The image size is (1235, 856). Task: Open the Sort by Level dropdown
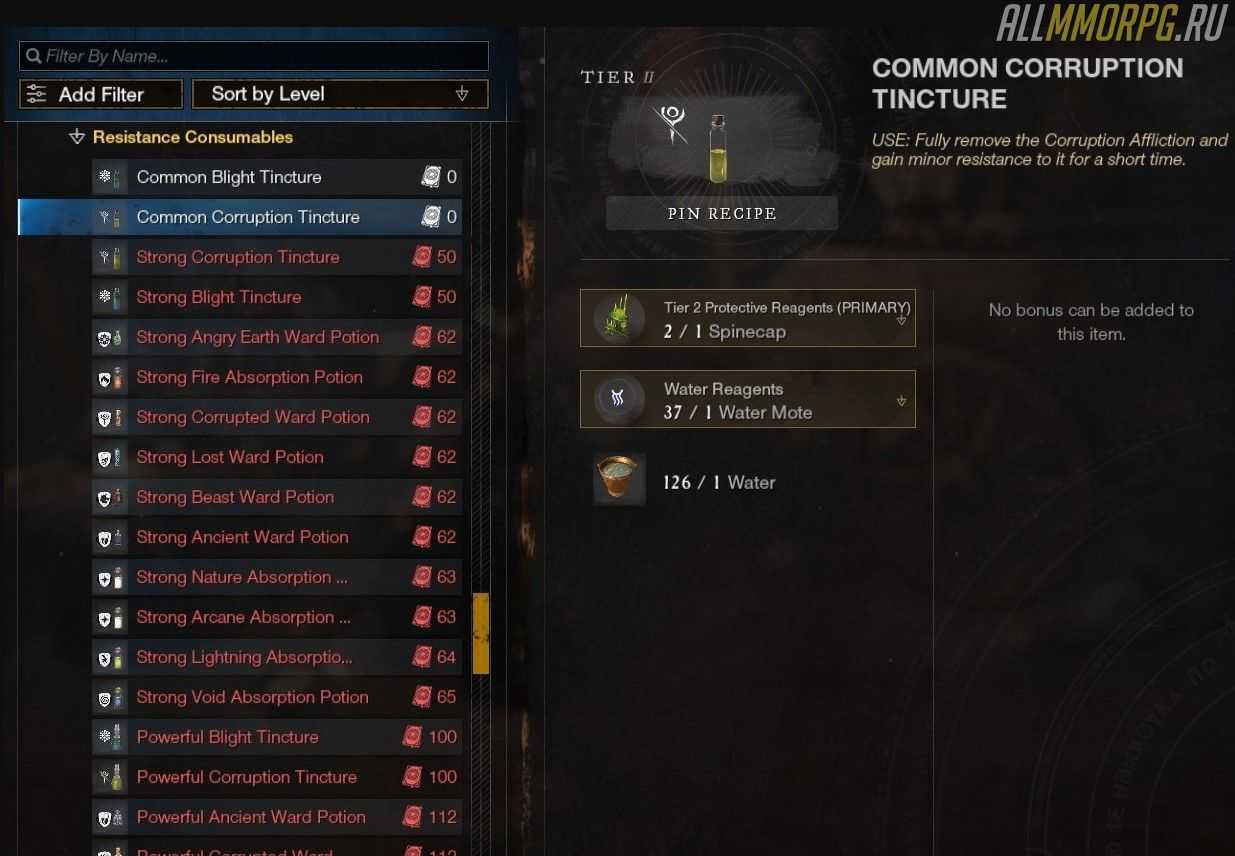[x=340, y=94]
